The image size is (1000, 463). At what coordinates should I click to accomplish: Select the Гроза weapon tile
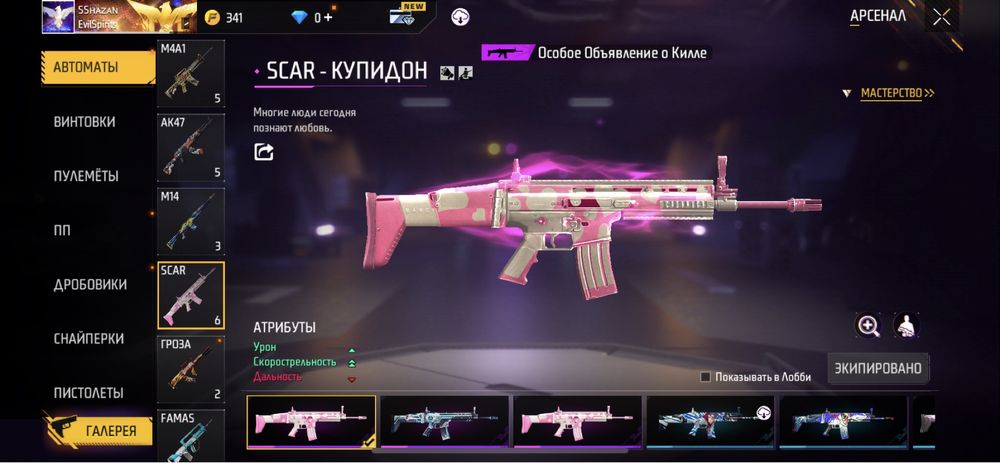pyautogui.click(x=190, y=368)
